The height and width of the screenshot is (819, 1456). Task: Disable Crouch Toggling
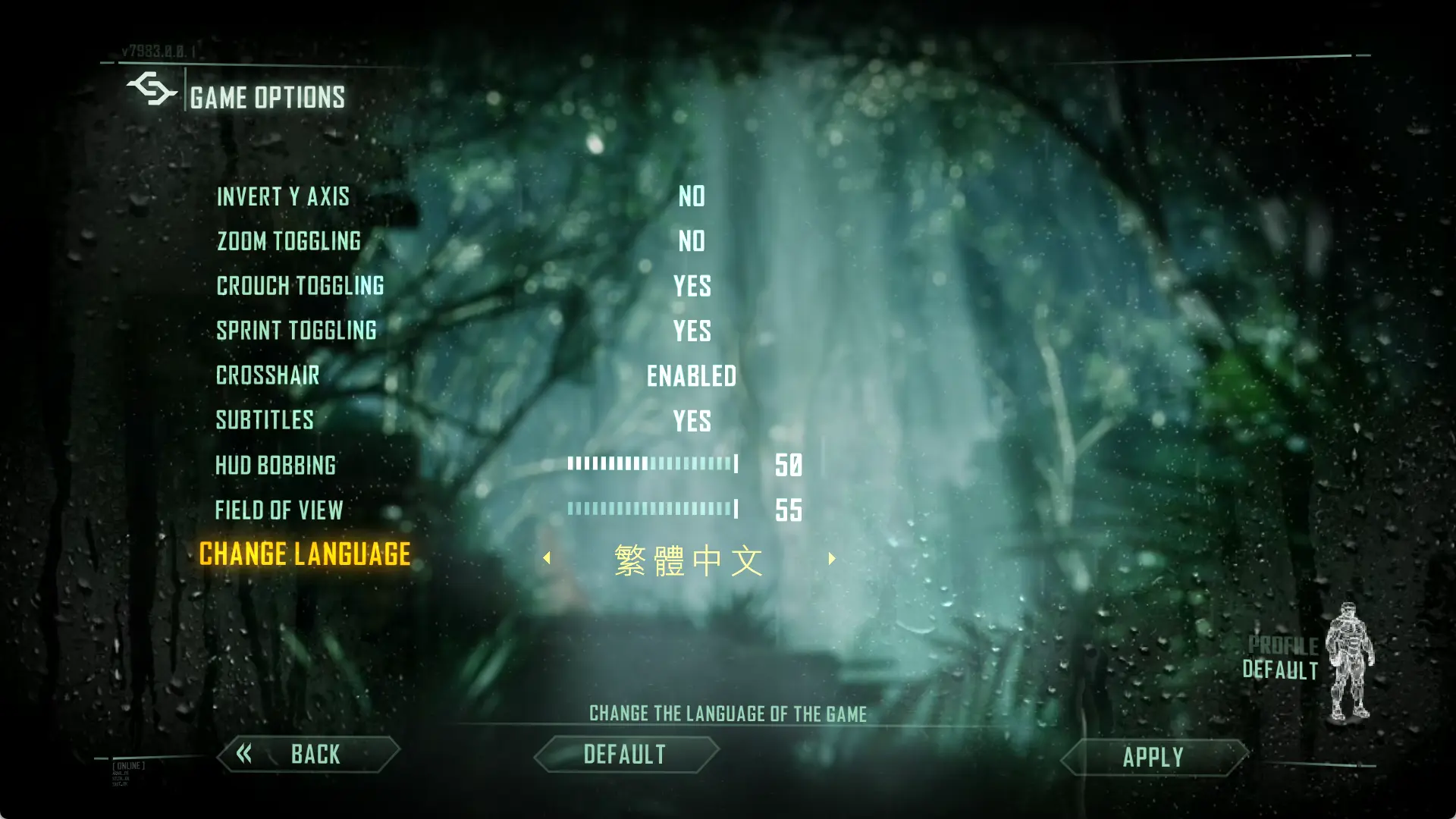[692, 286]
